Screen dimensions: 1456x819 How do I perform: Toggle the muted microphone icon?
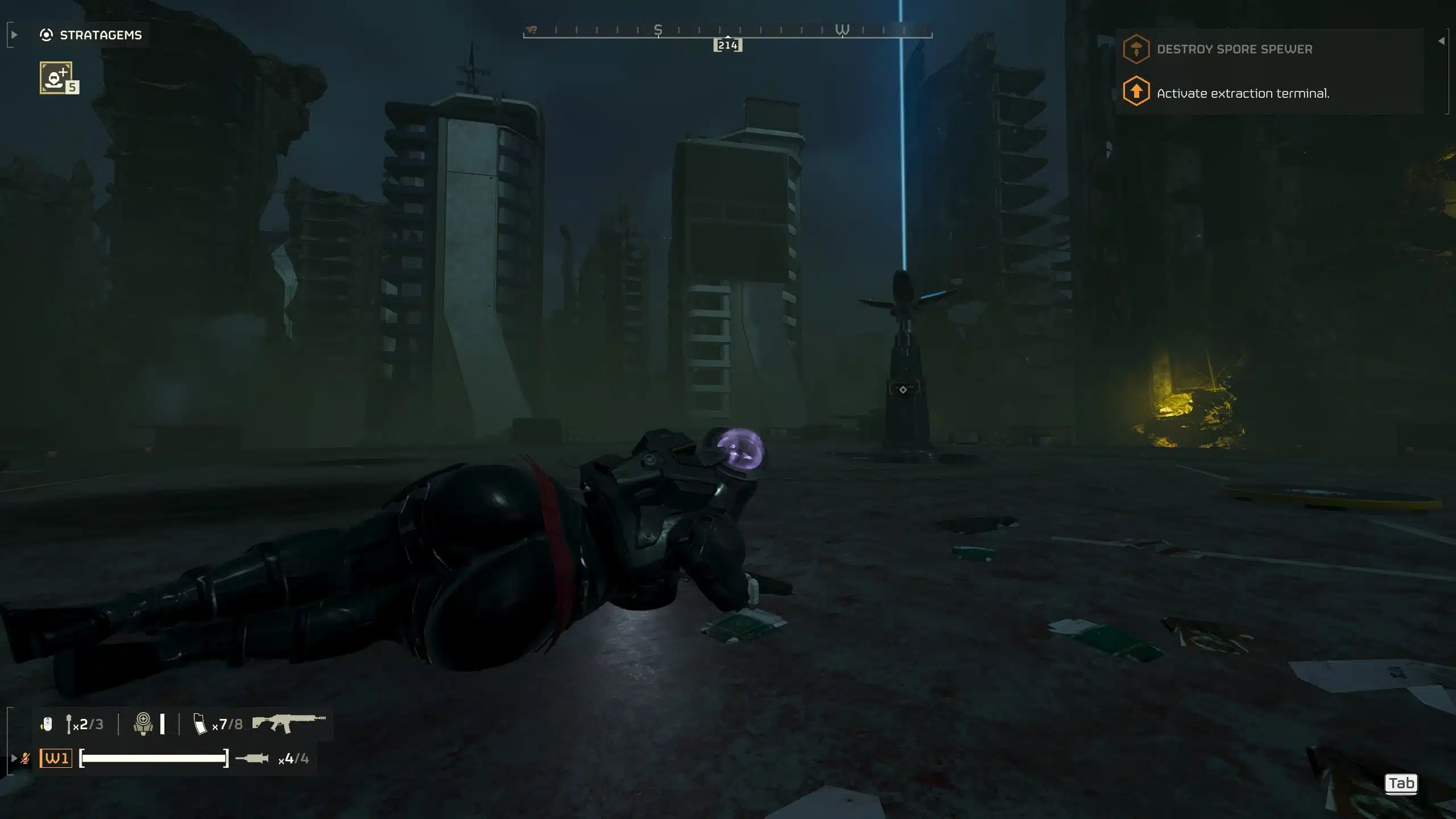(25, 758)
